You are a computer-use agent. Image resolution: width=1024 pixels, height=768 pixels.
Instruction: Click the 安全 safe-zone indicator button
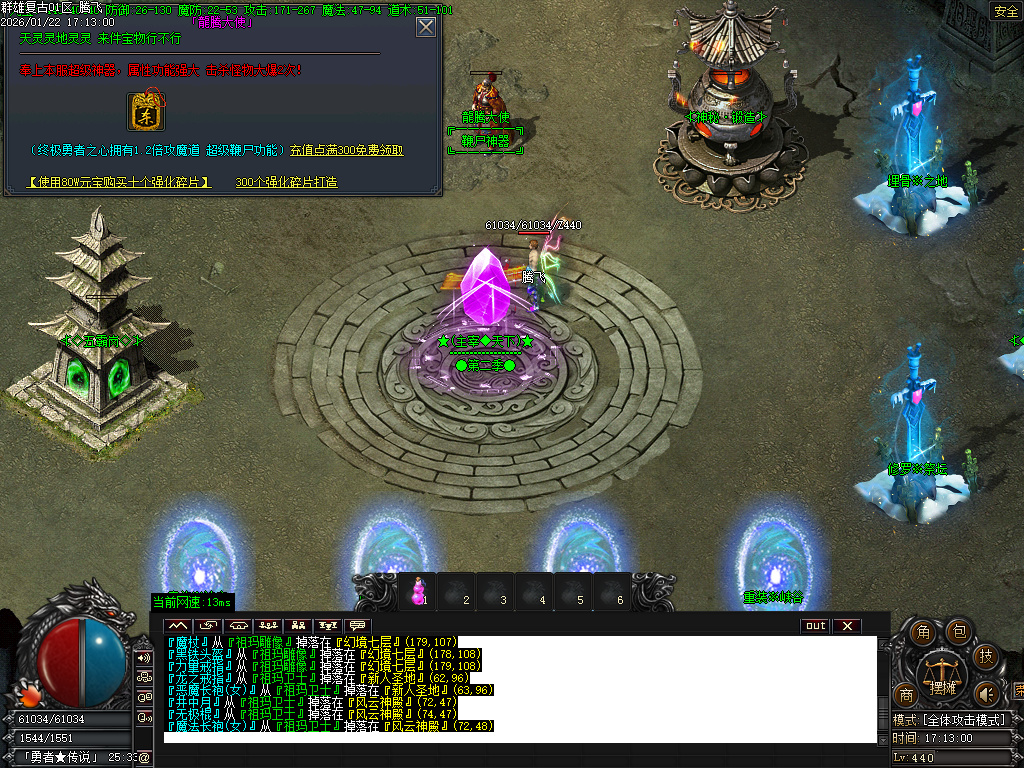1005,11
